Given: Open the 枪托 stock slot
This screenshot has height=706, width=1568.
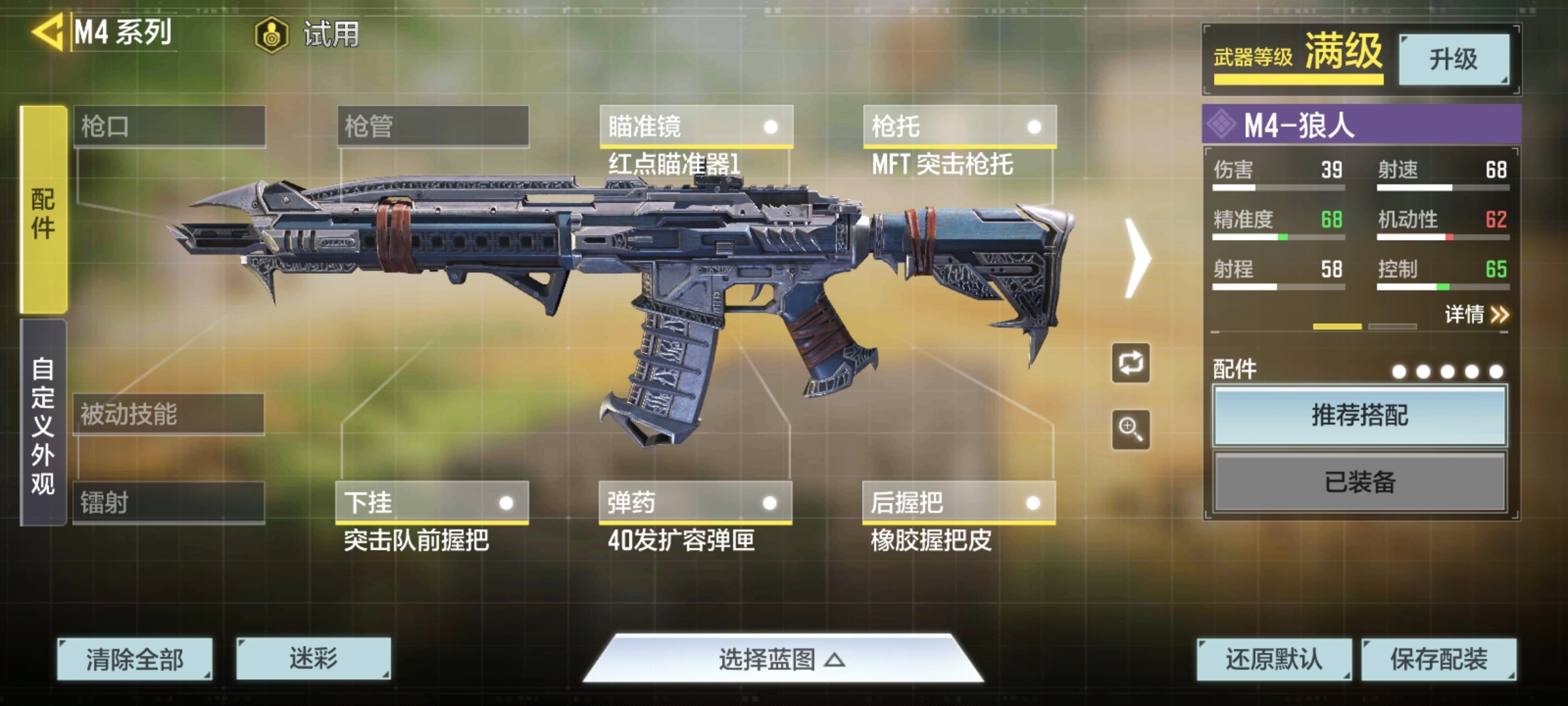Looking at the screenshot, I should coord(959,126).
